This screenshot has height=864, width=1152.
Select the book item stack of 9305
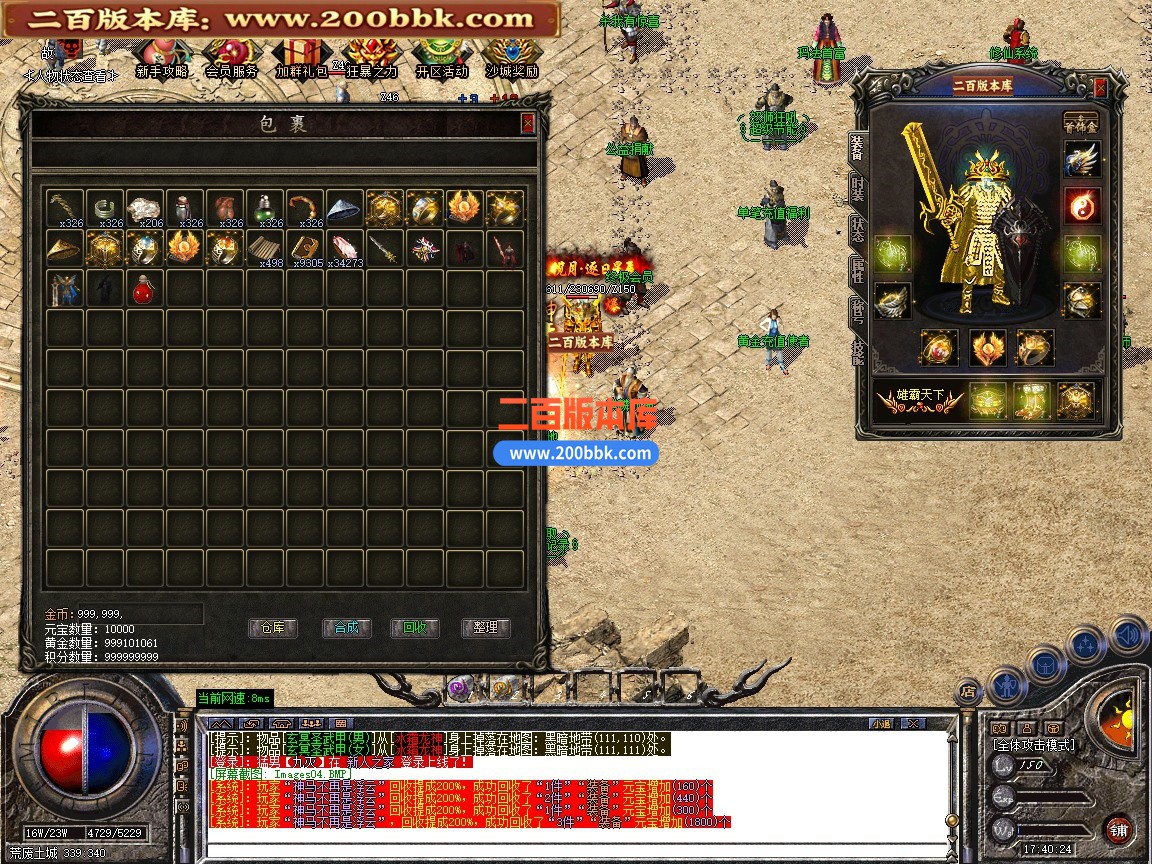click(x=304, y=249)
